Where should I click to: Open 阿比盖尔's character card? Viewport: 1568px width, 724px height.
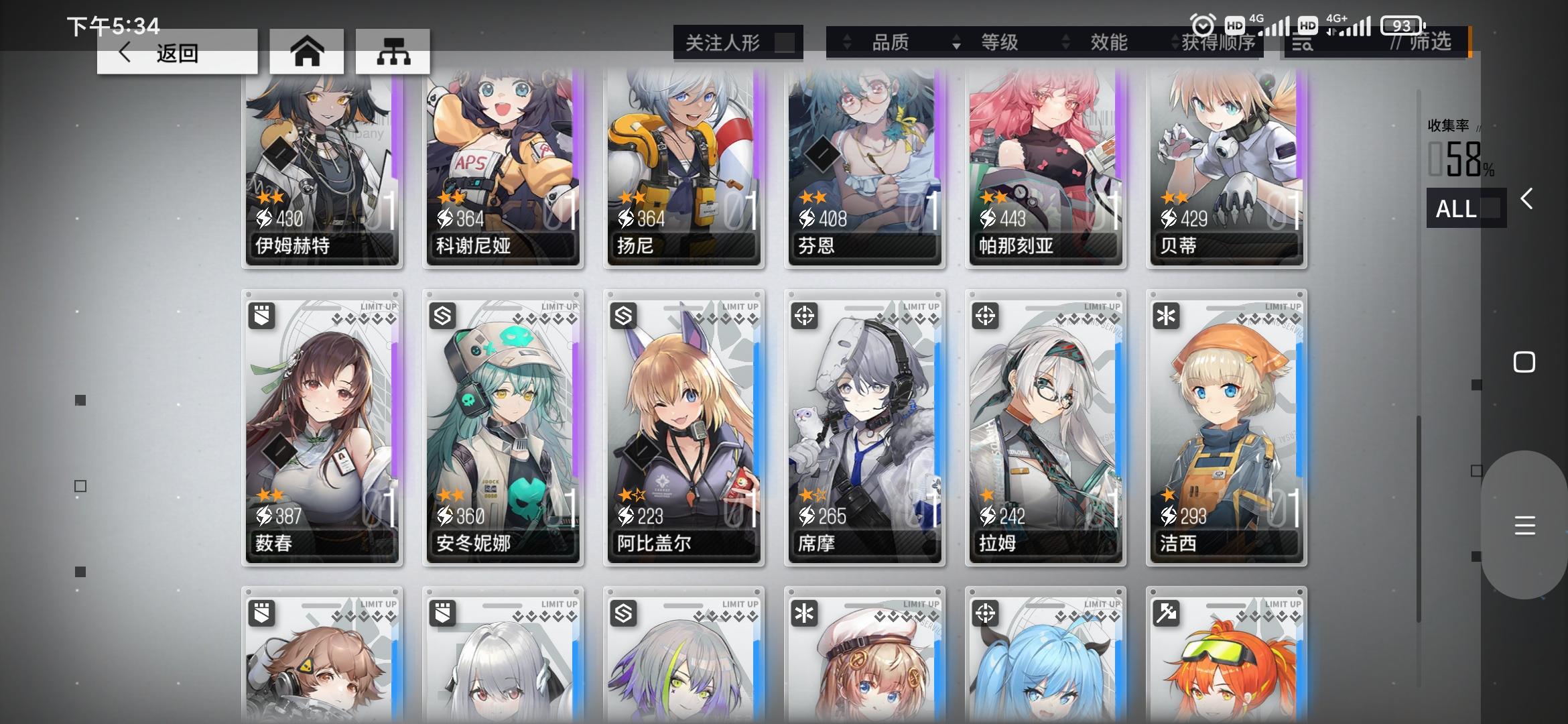click(x=683, y=429)
